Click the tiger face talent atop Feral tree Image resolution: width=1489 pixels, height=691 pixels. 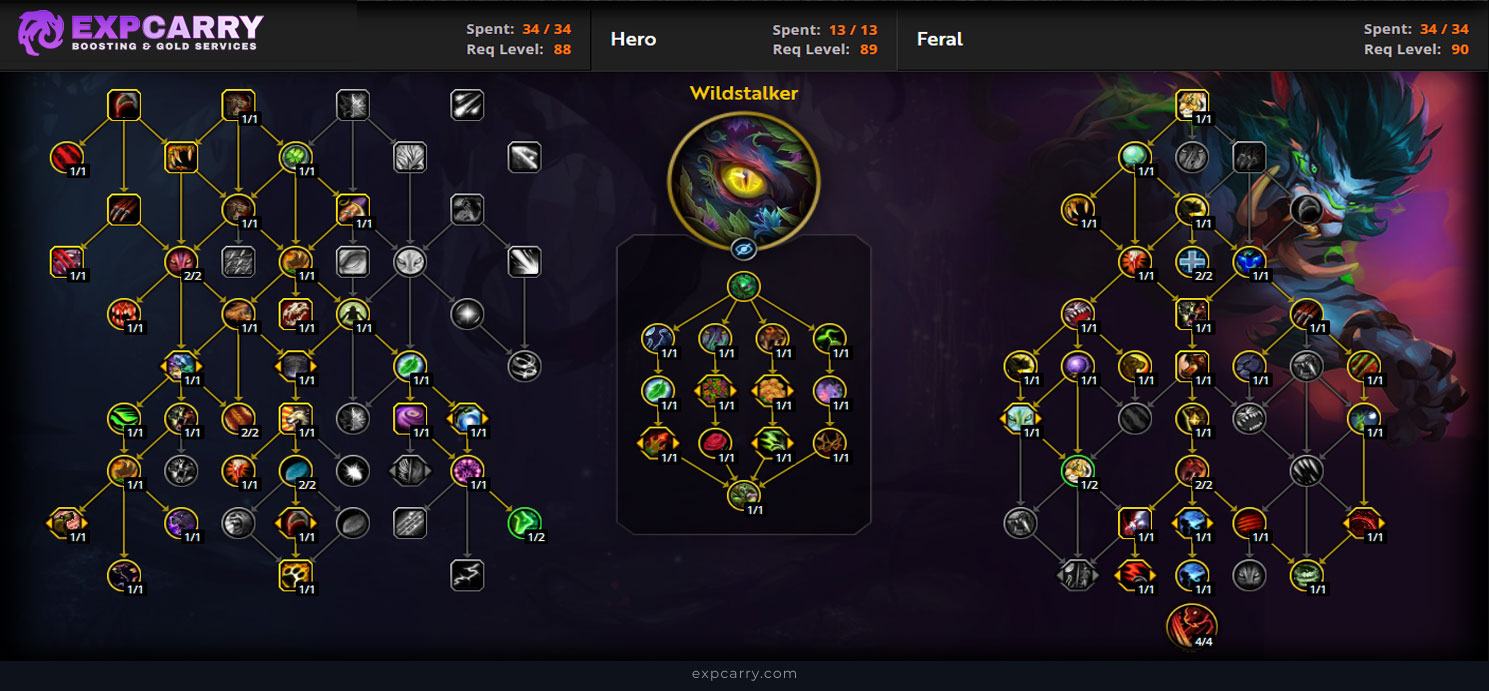coord(1191,104)
